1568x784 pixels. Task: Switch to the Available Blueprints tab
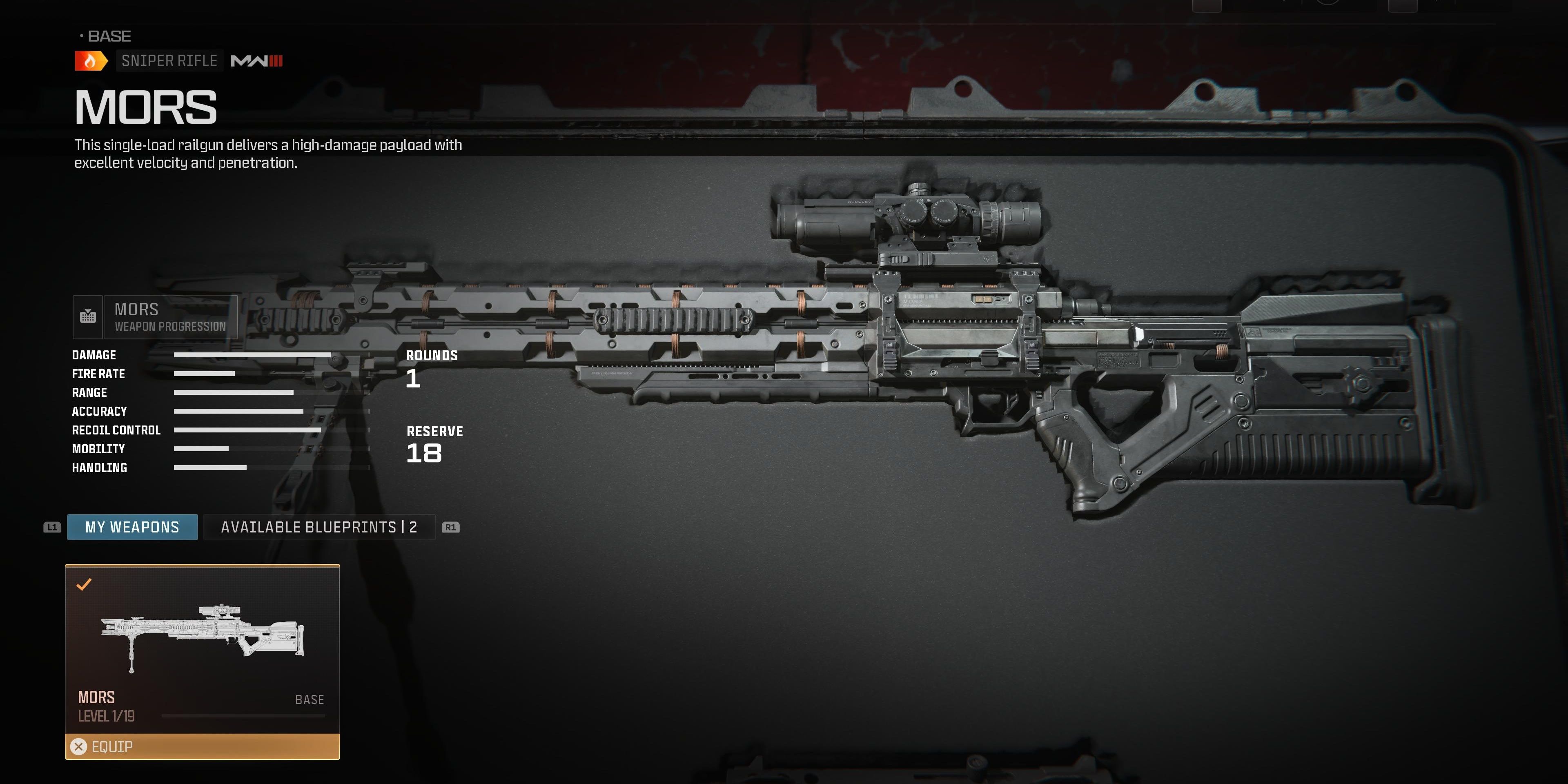pyautogui.click(x=319, y=527)
